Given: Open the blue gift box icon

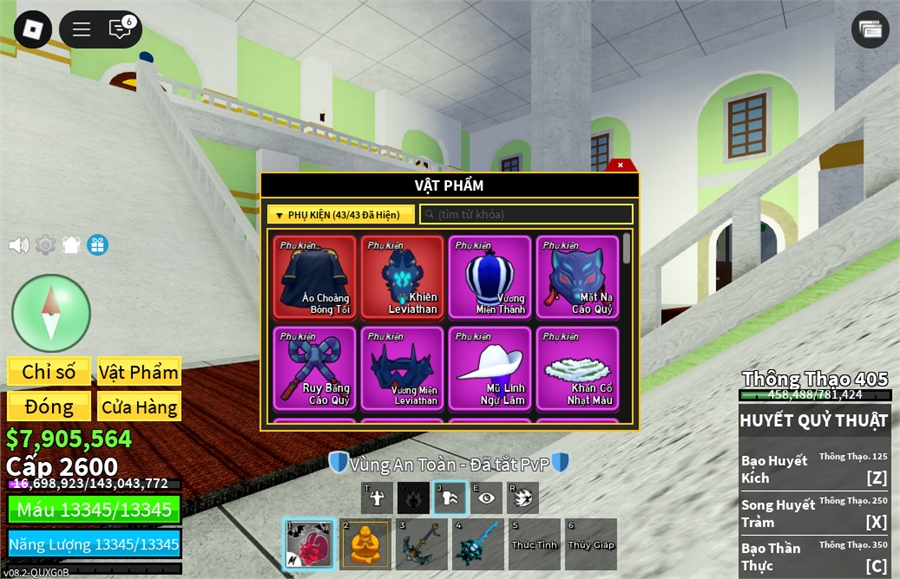Looking at the screenshot, I should point(97,245).
